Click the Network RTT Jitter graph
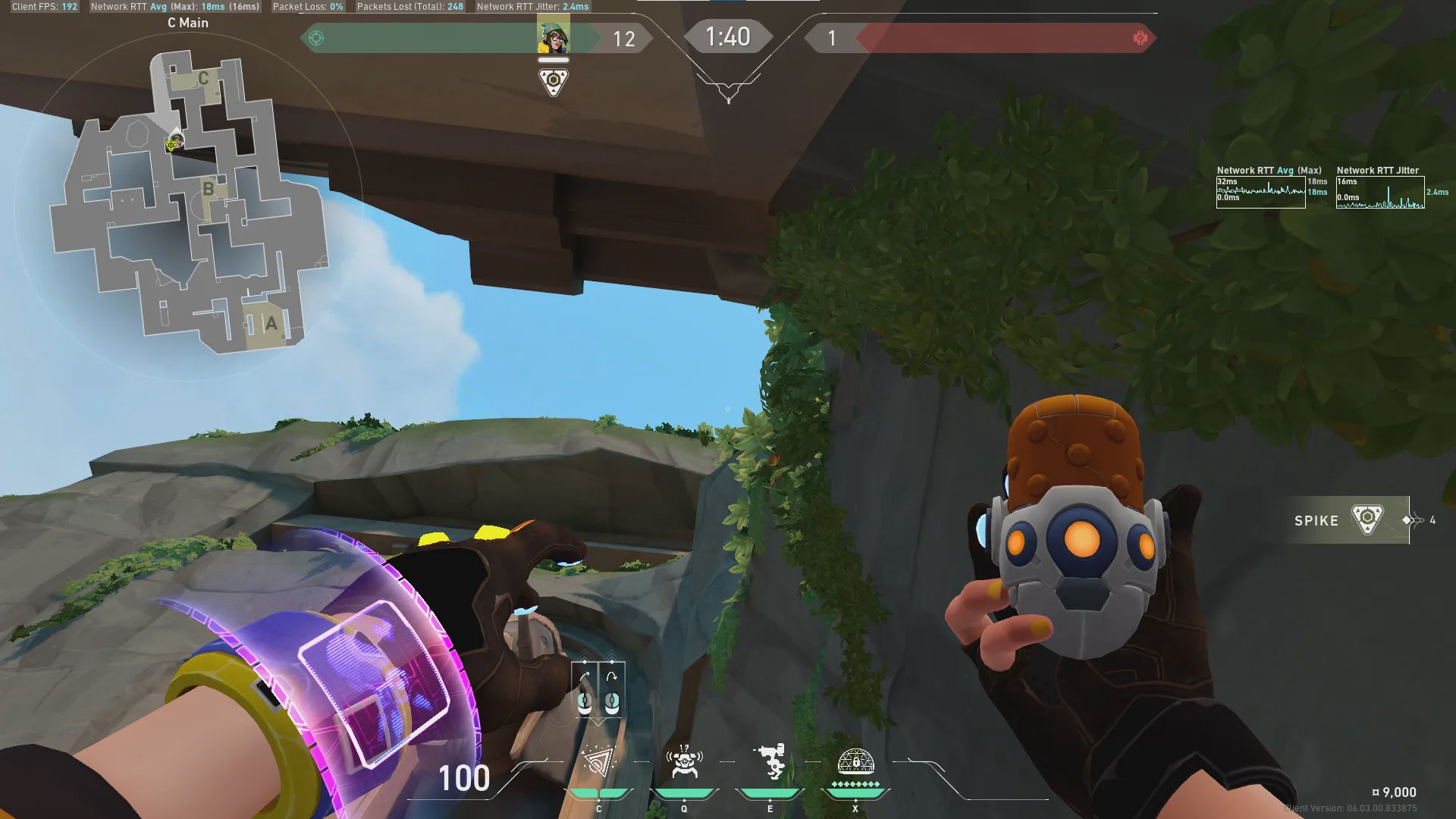Screen dimensions: 1456x819 1380,193
